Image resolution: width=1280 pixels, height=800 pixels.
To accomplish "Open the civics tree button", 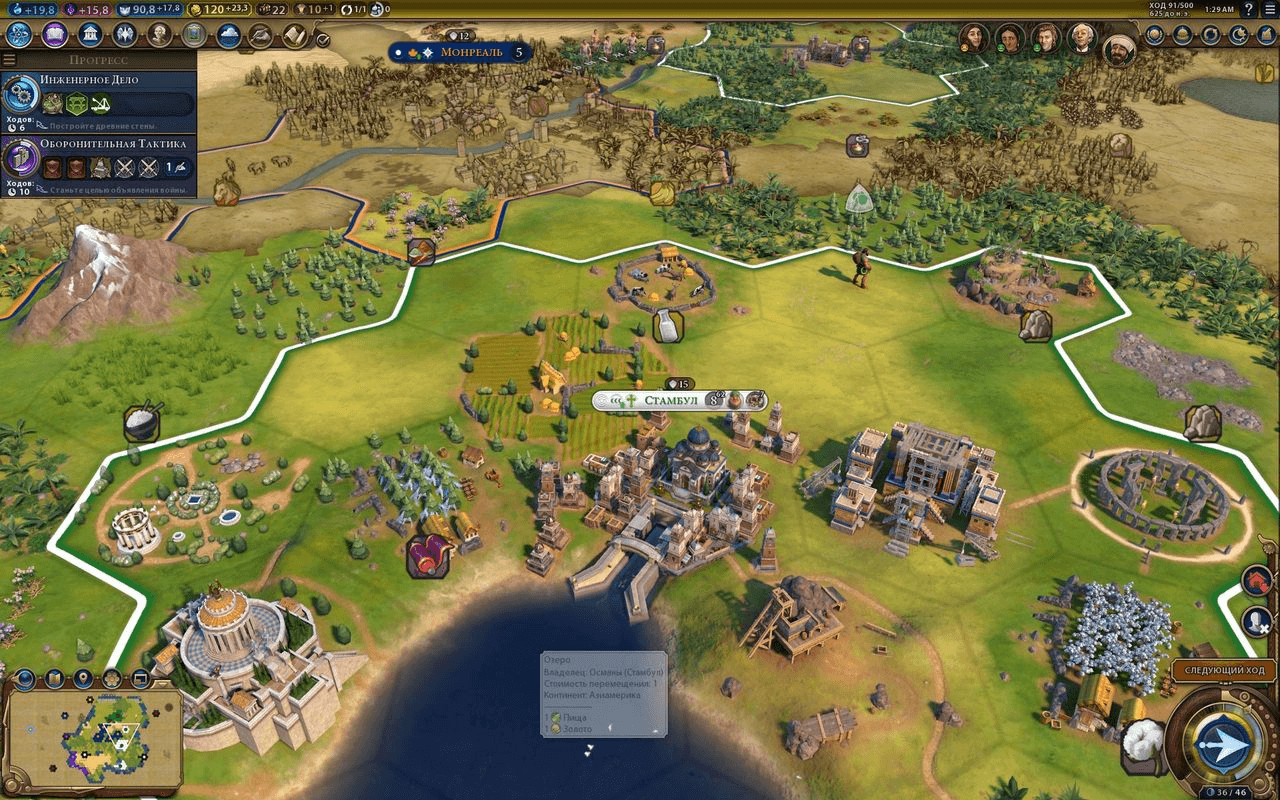I will point(54,35).
